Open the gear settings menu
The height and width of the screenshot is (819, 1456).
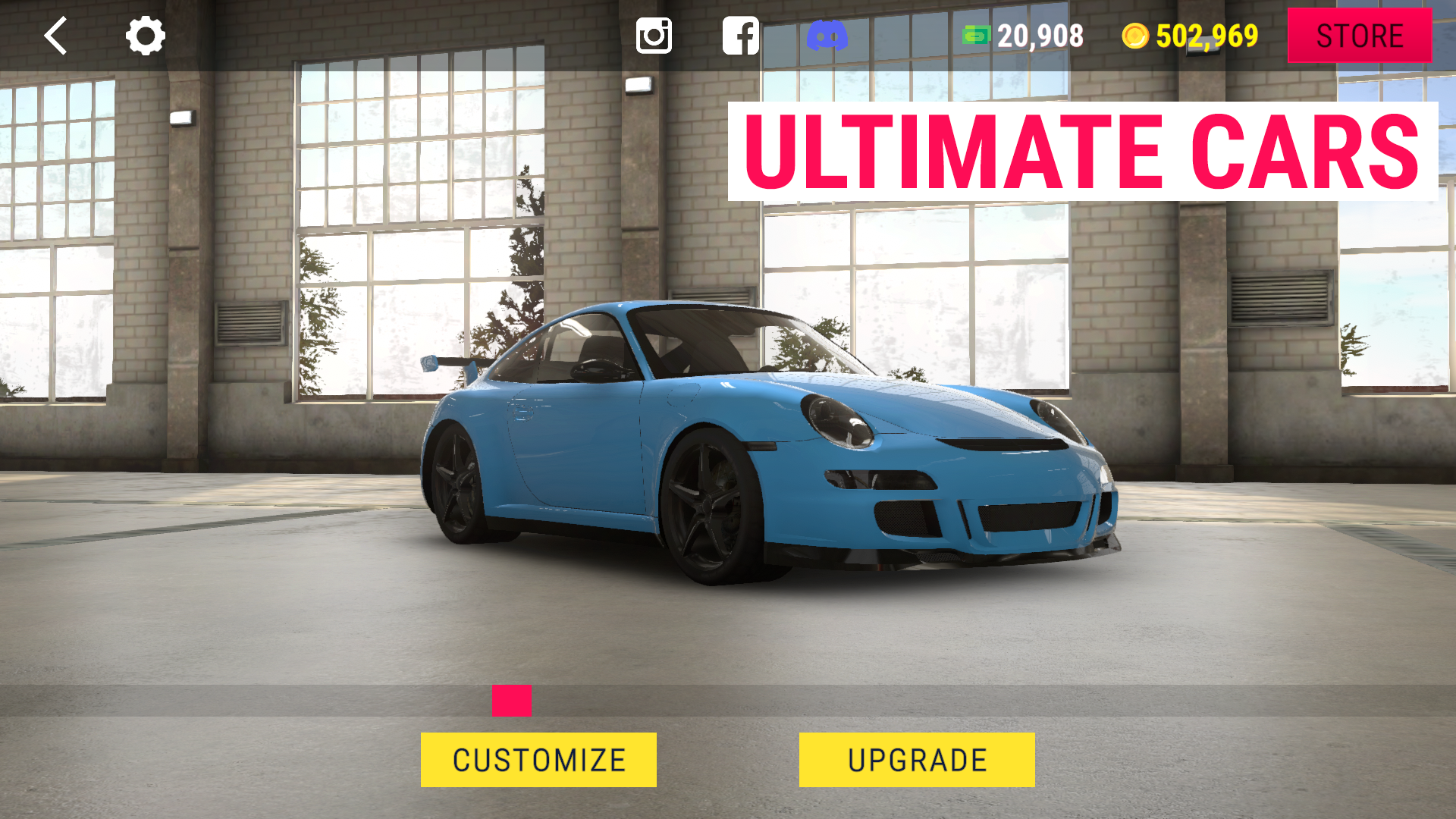tap(145, 36)
